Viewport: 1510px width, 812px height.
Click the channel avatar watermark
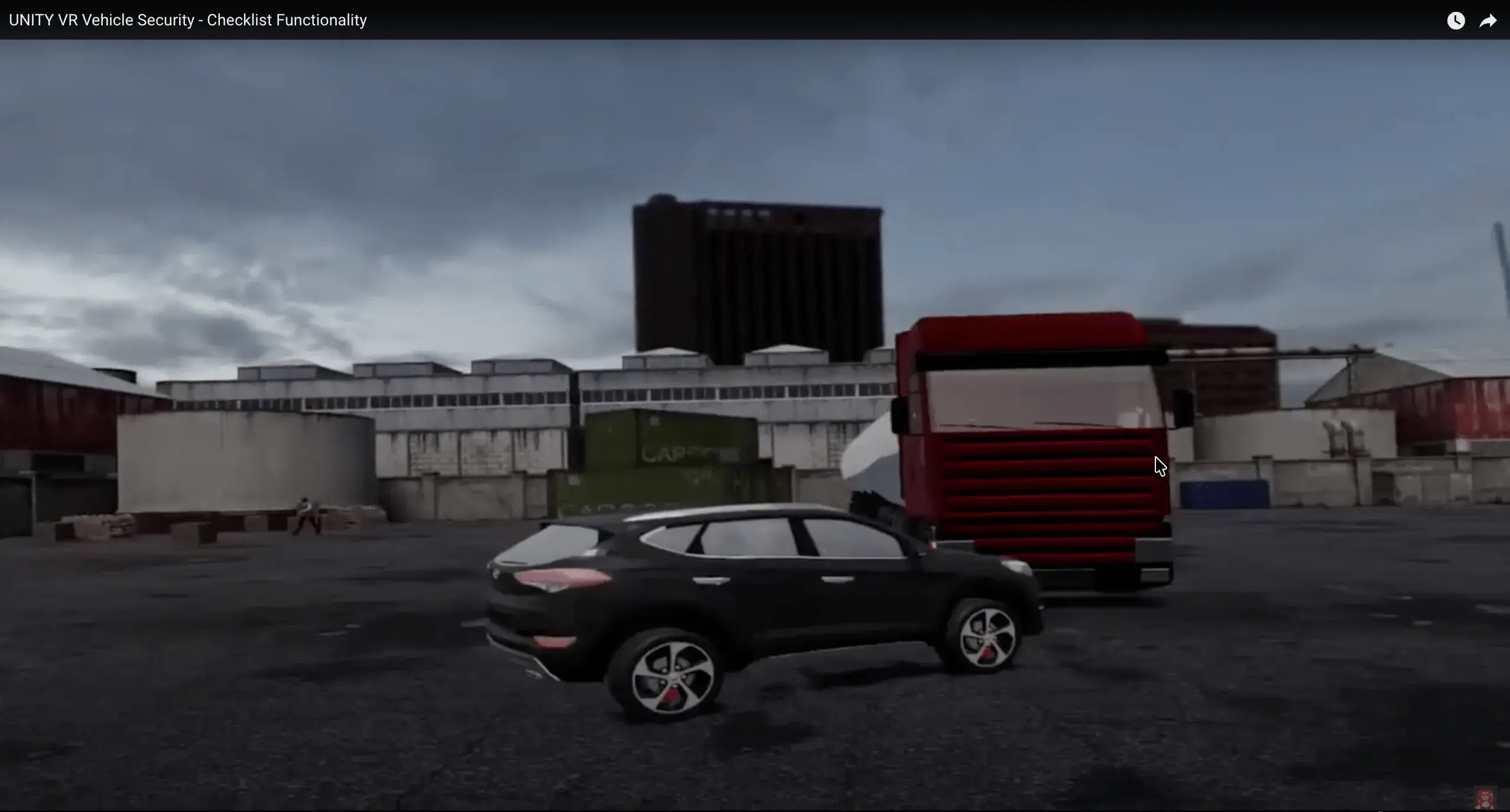[1485, 798]
